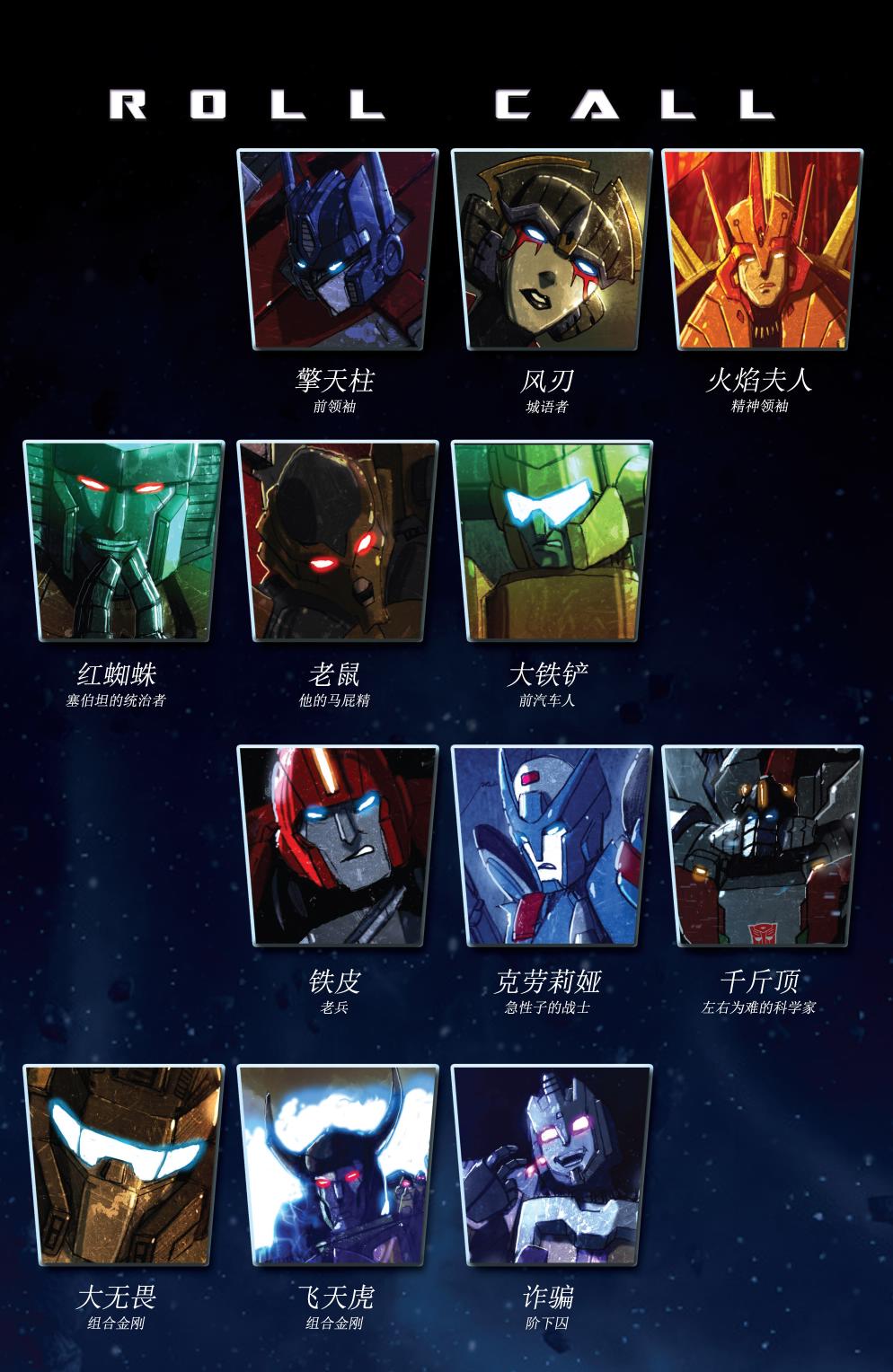Select the 大无畏 combiner portrait
Screen dimensions: 893x1372
(x=123, y=1165)
